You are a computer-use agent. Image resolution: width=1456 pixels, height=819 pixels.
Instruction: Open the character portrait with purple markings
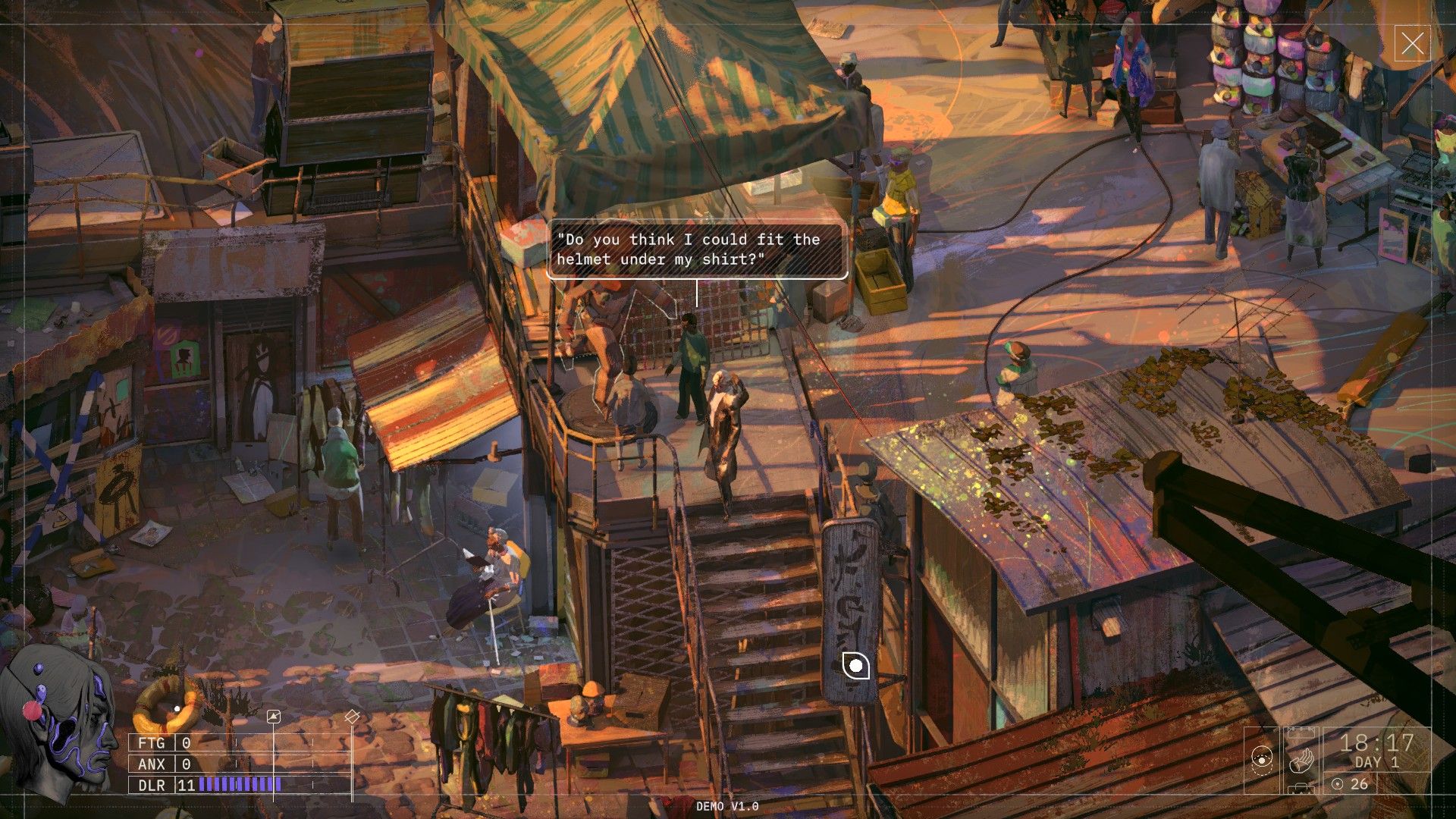click(x=61, y=720)
